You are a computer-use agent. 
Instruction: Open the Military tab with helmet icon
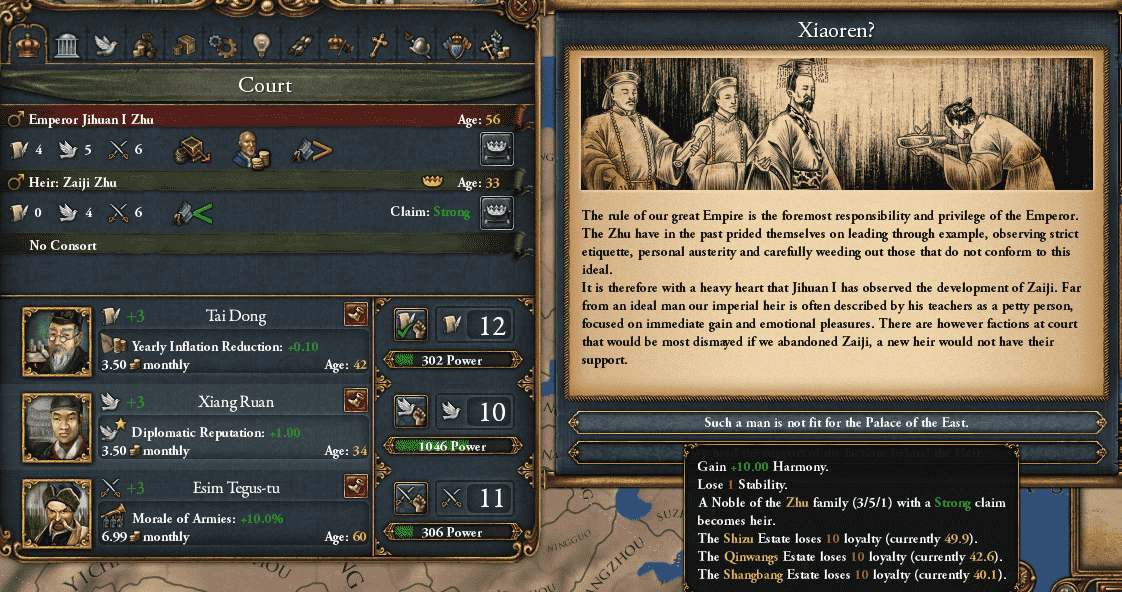pyautogui.click(x=416, y=45)
